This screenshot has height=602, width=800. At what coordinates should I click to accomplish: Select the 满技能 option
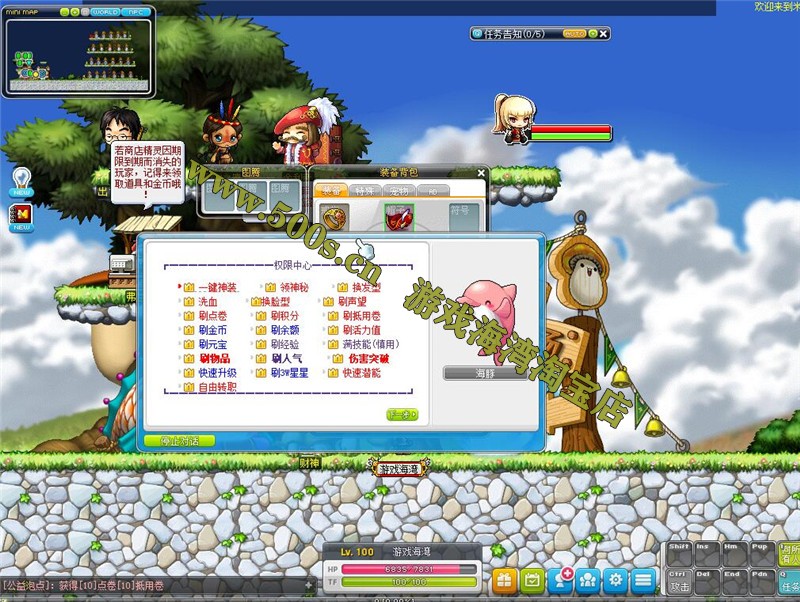370,344
